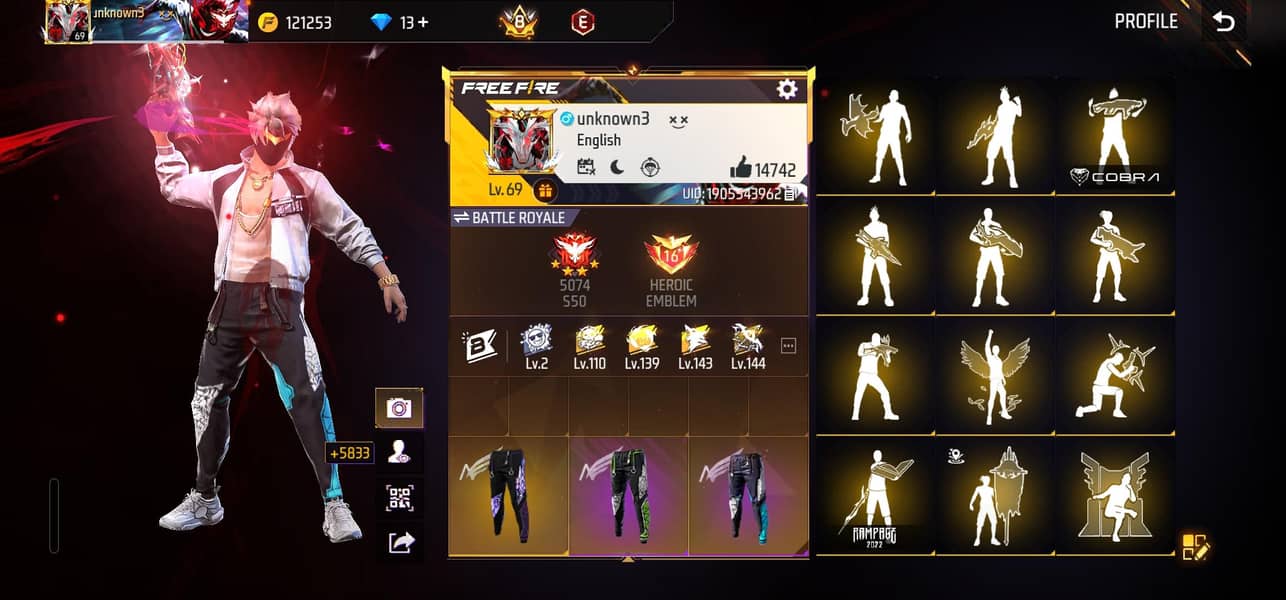Select the Cobra emote
The height and width of the screenshot is (600, 1286).
(x=1115, y=137)
